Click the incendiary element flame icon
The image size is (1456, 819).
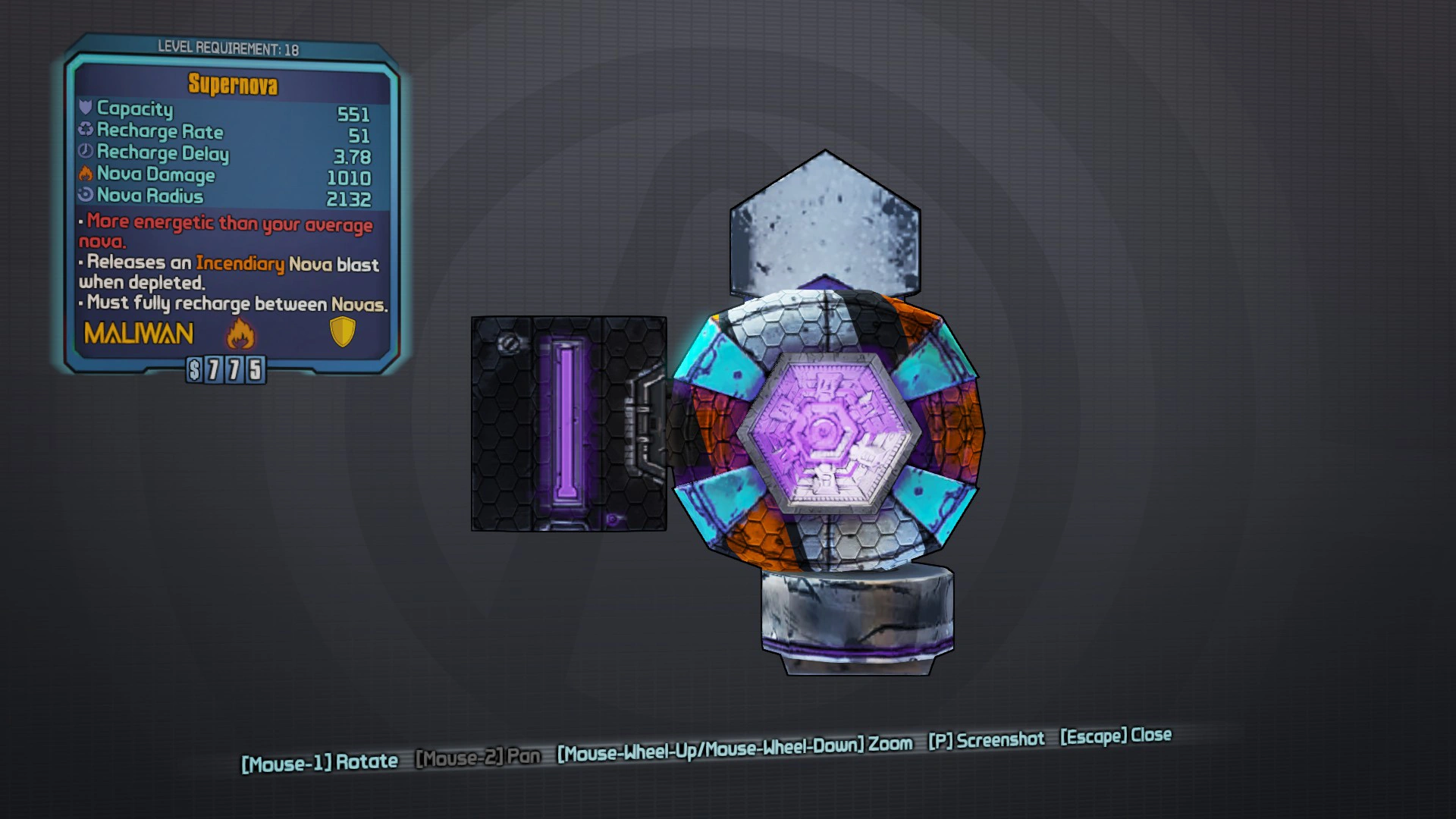click(240, 334)
